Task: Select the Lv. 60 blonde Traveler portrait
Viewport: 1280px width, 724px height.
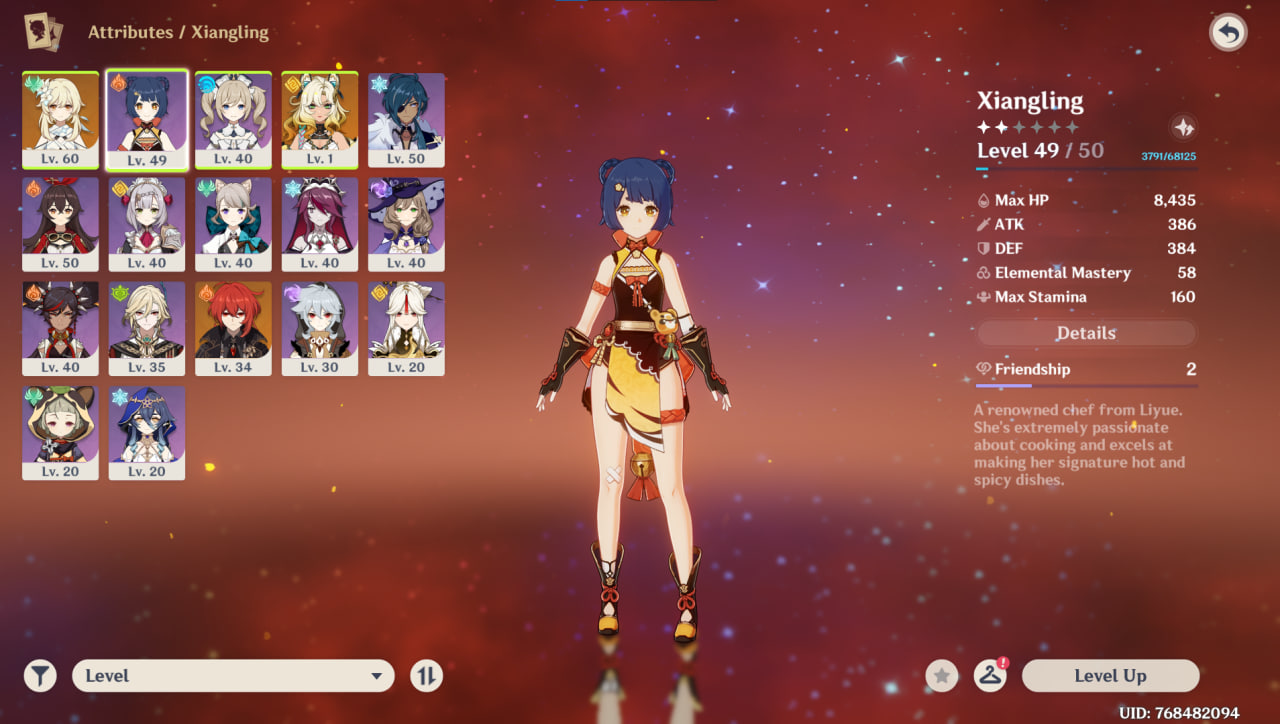Action: click(x=60, y=118)
